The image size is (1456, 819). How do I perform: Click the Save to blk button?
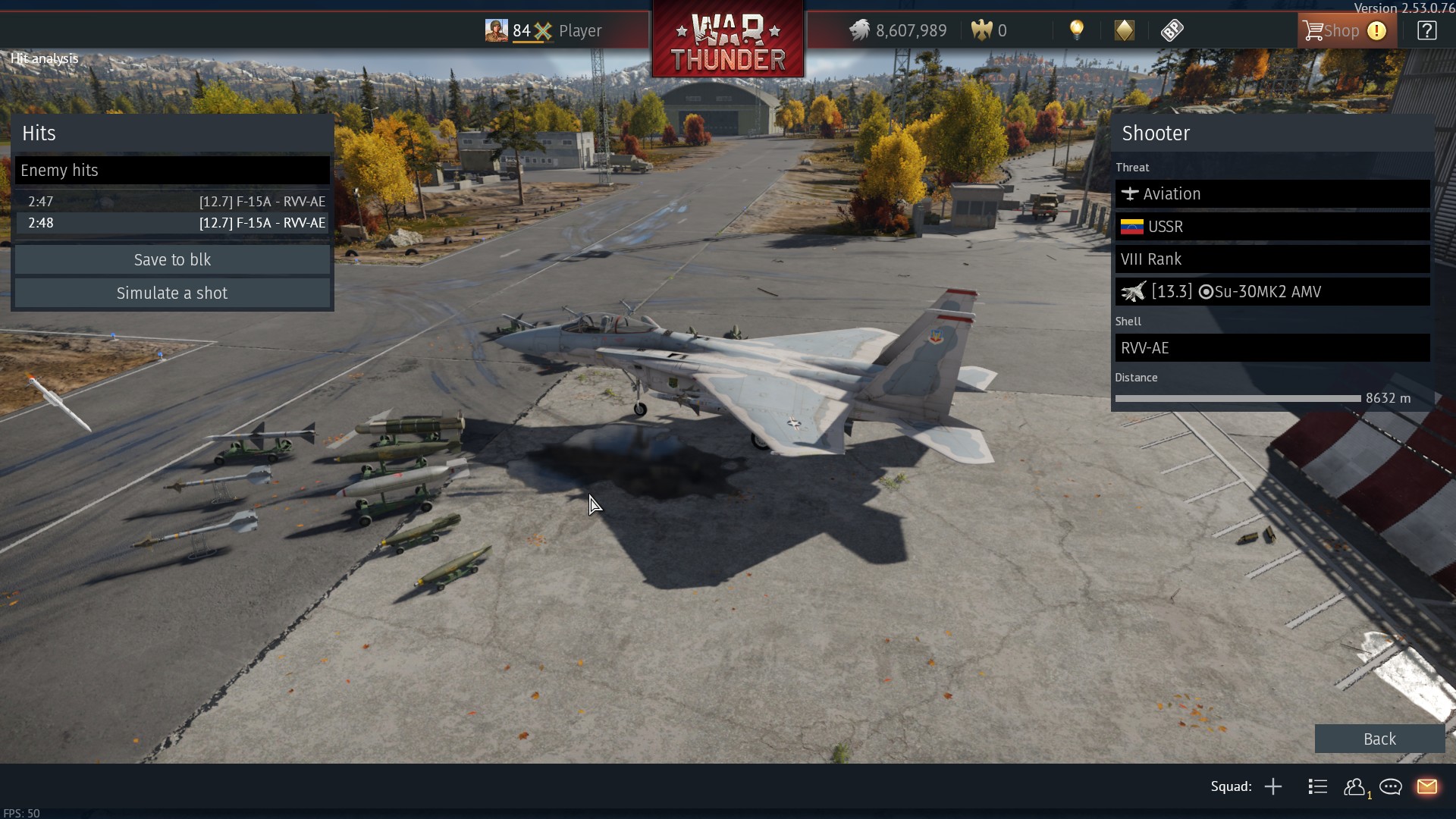click(x=172, y=260)
